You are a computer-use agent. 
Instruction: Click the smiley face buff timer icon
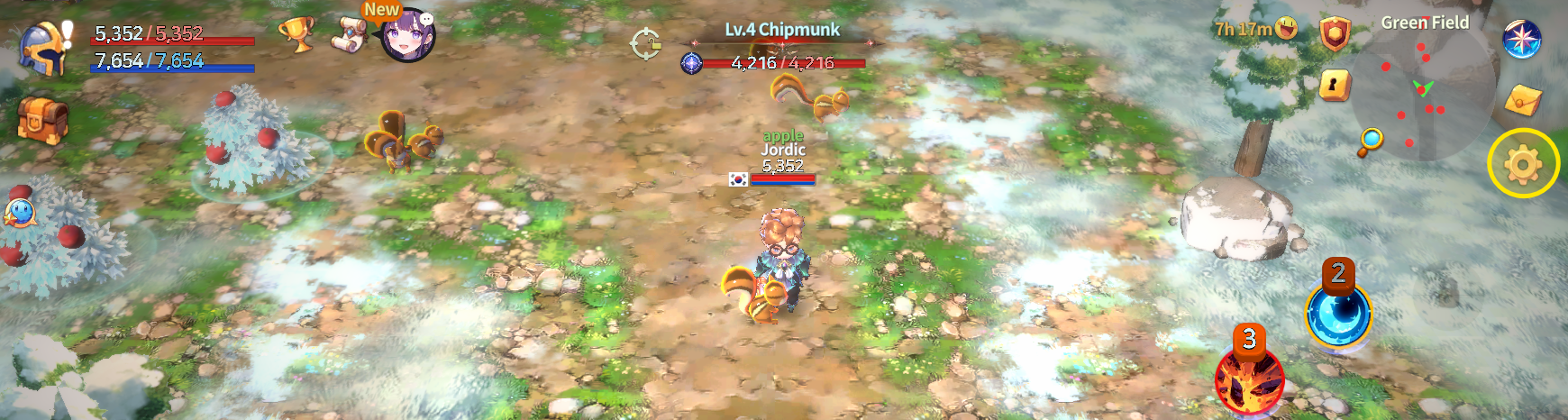pos(1287,29)
